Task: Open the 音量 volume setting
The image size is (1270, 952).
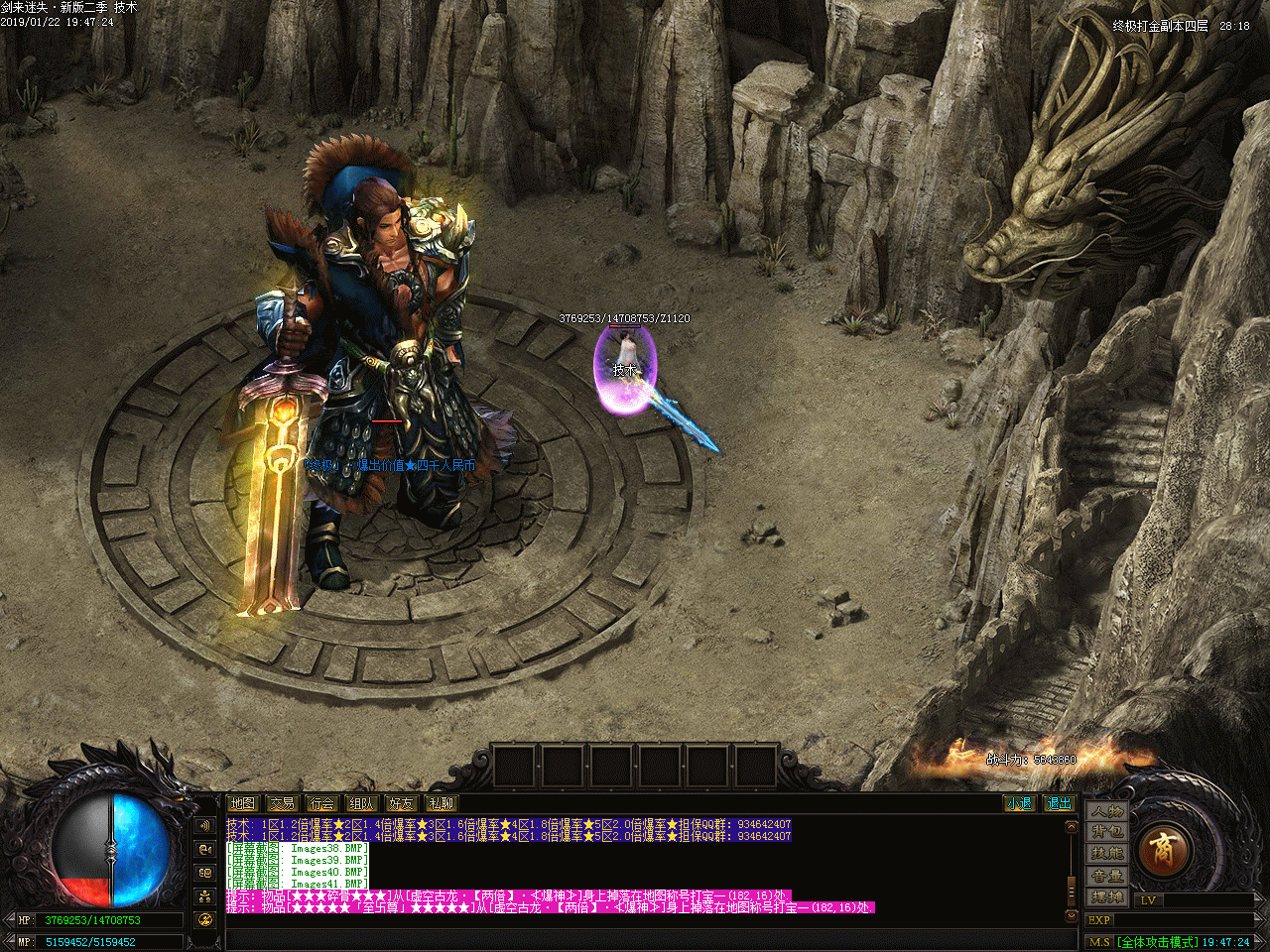Action: pos(1107,876)
